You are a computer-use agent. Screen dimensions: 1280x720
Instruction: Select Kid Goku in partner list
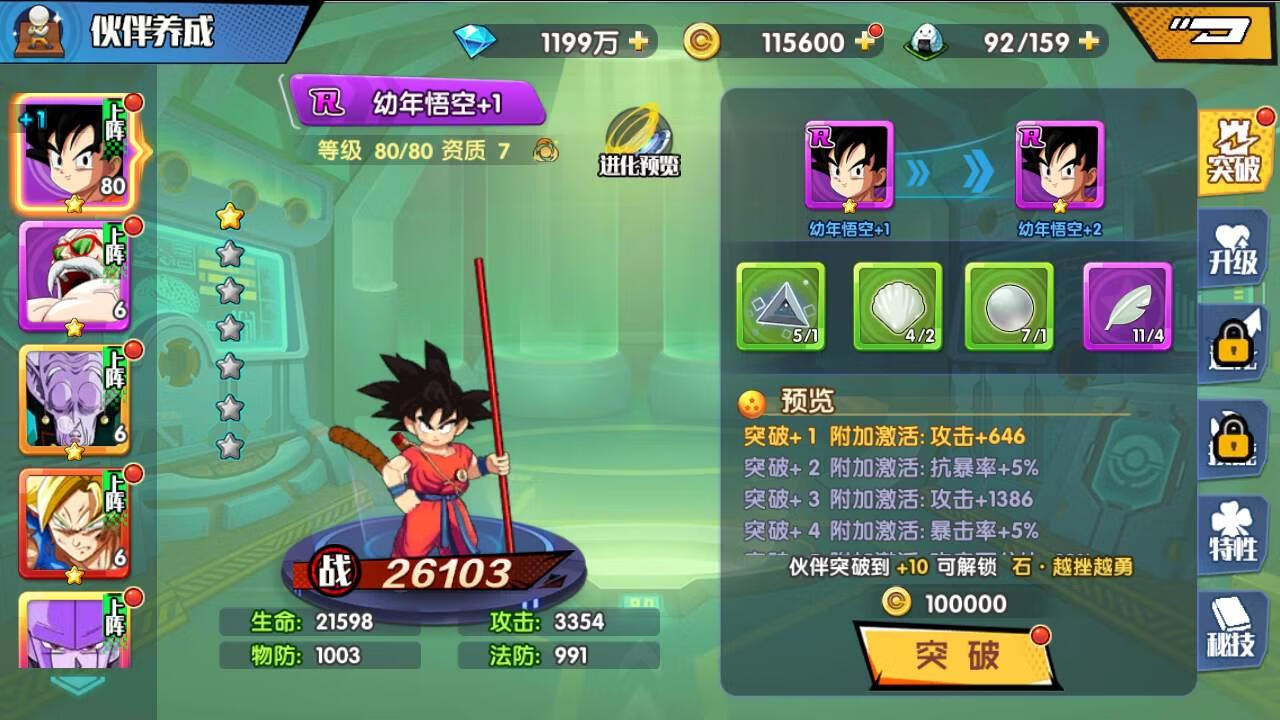coord(76,154)
